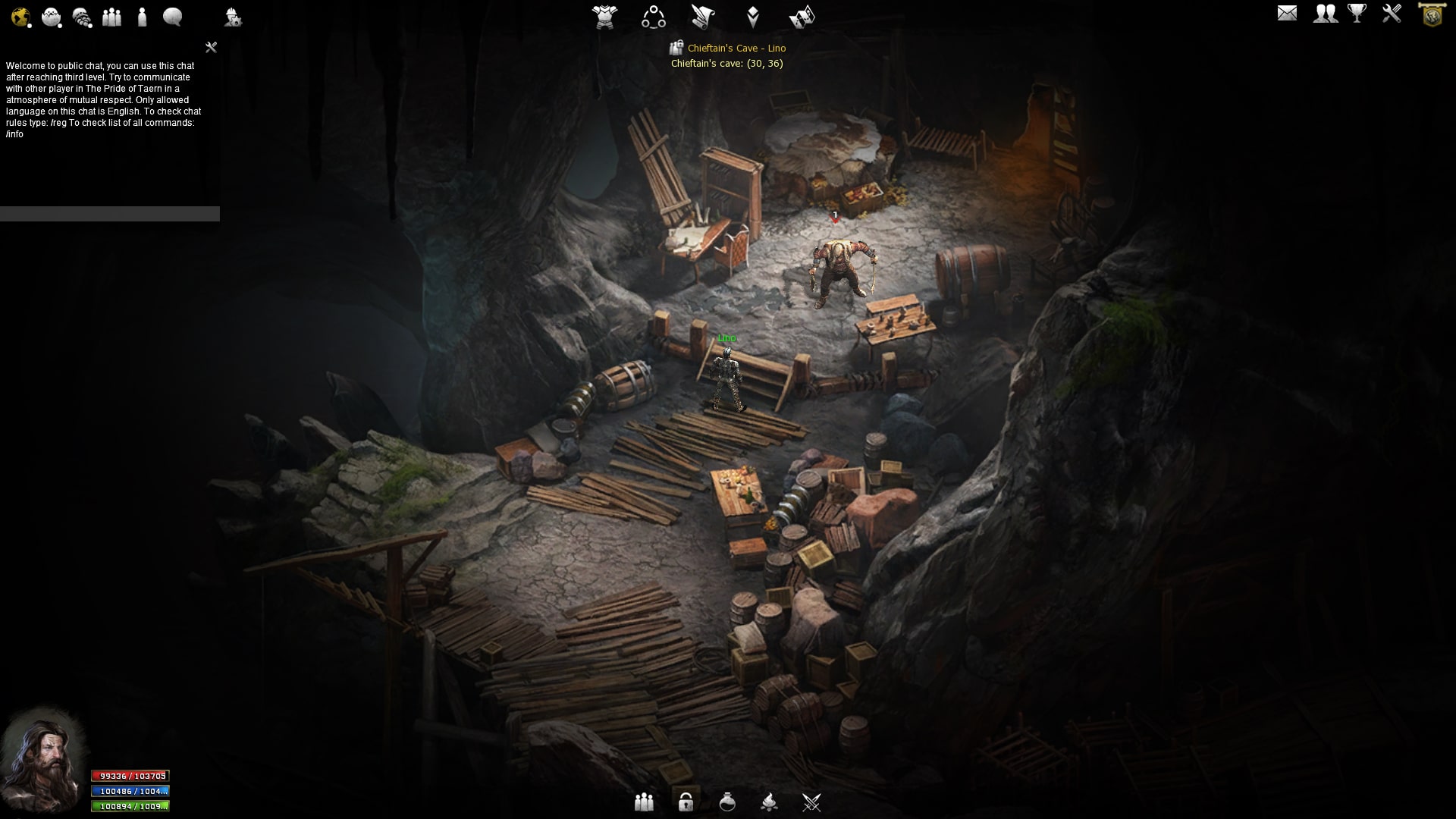Click the diamond-shaped marker icon
Image resolution: width=1456 pixels, height=819 pixels.
click(753, 16)
